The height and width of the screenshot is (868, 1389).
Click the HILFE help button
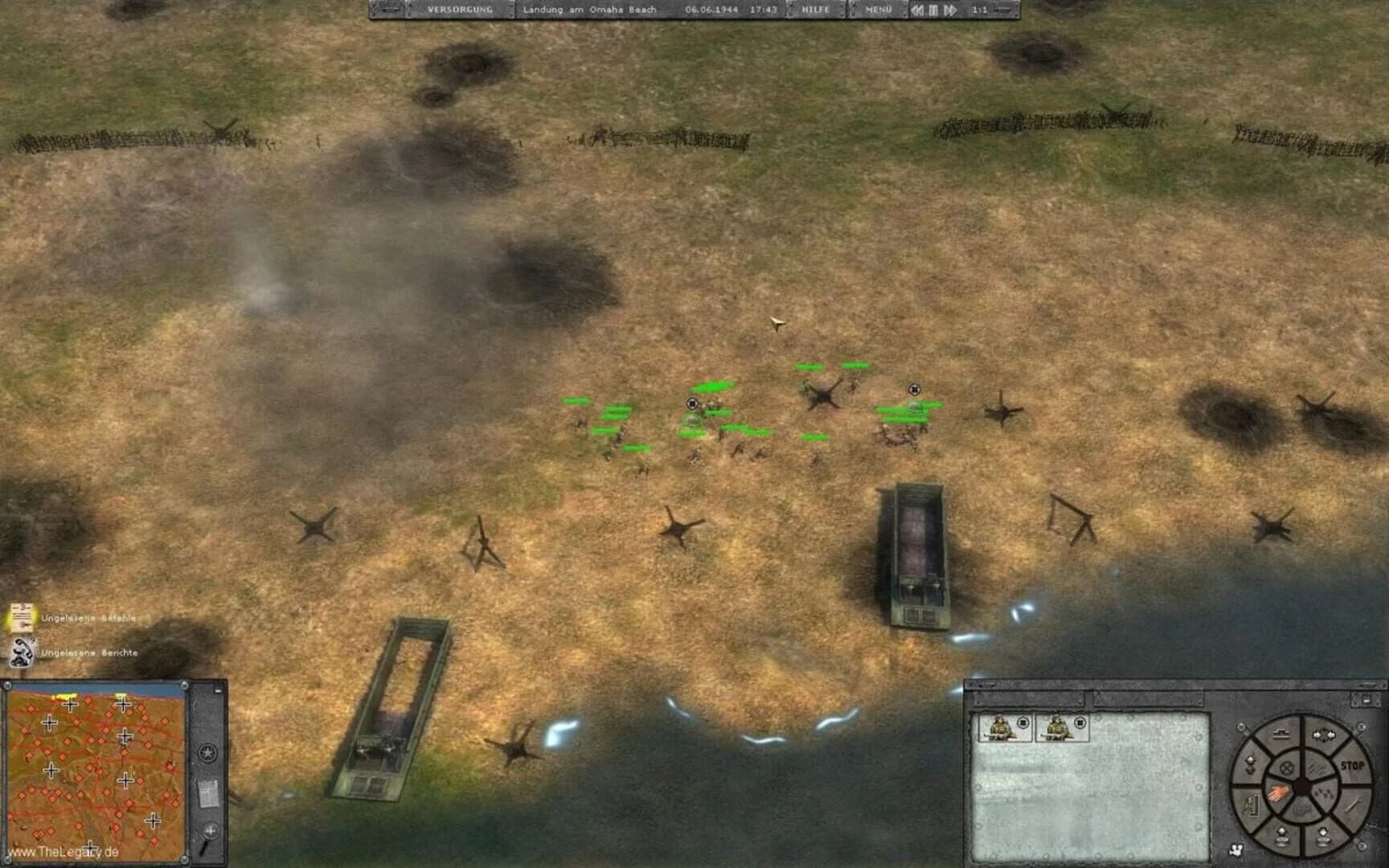tap(816, 10)
